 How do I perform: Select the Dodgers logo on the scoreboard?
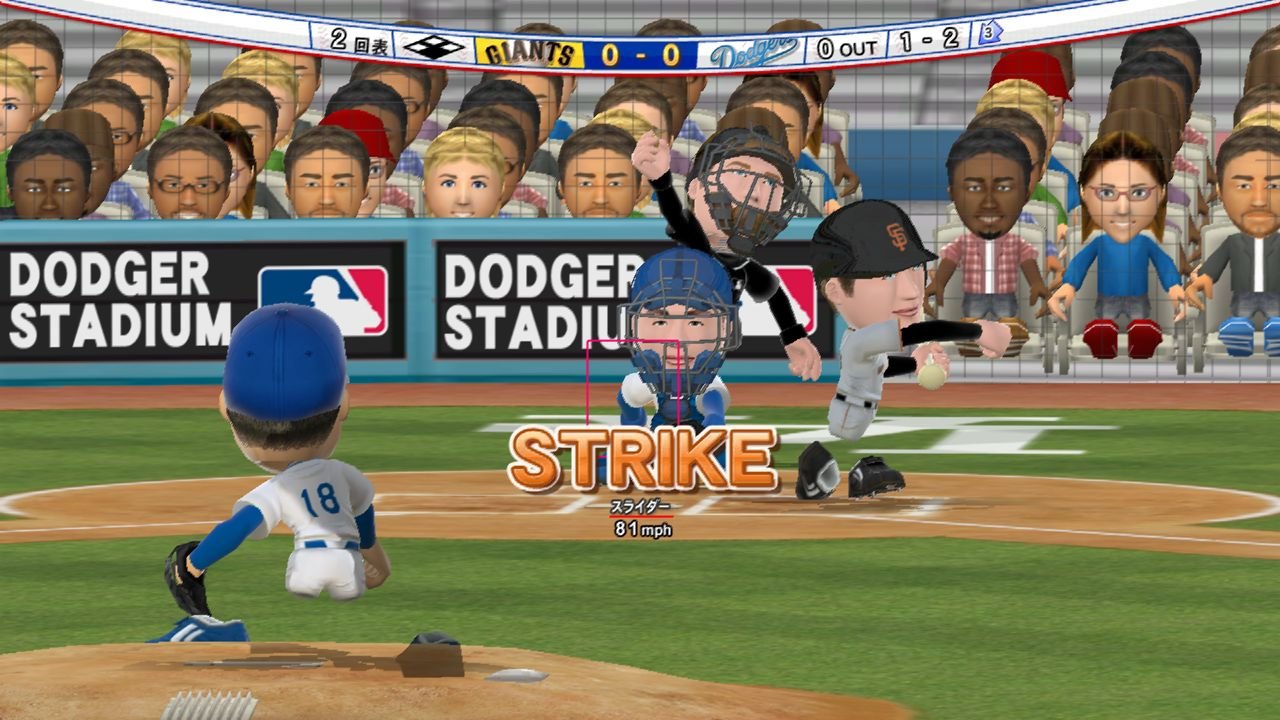pyautogui.click(x=754, y=51)
